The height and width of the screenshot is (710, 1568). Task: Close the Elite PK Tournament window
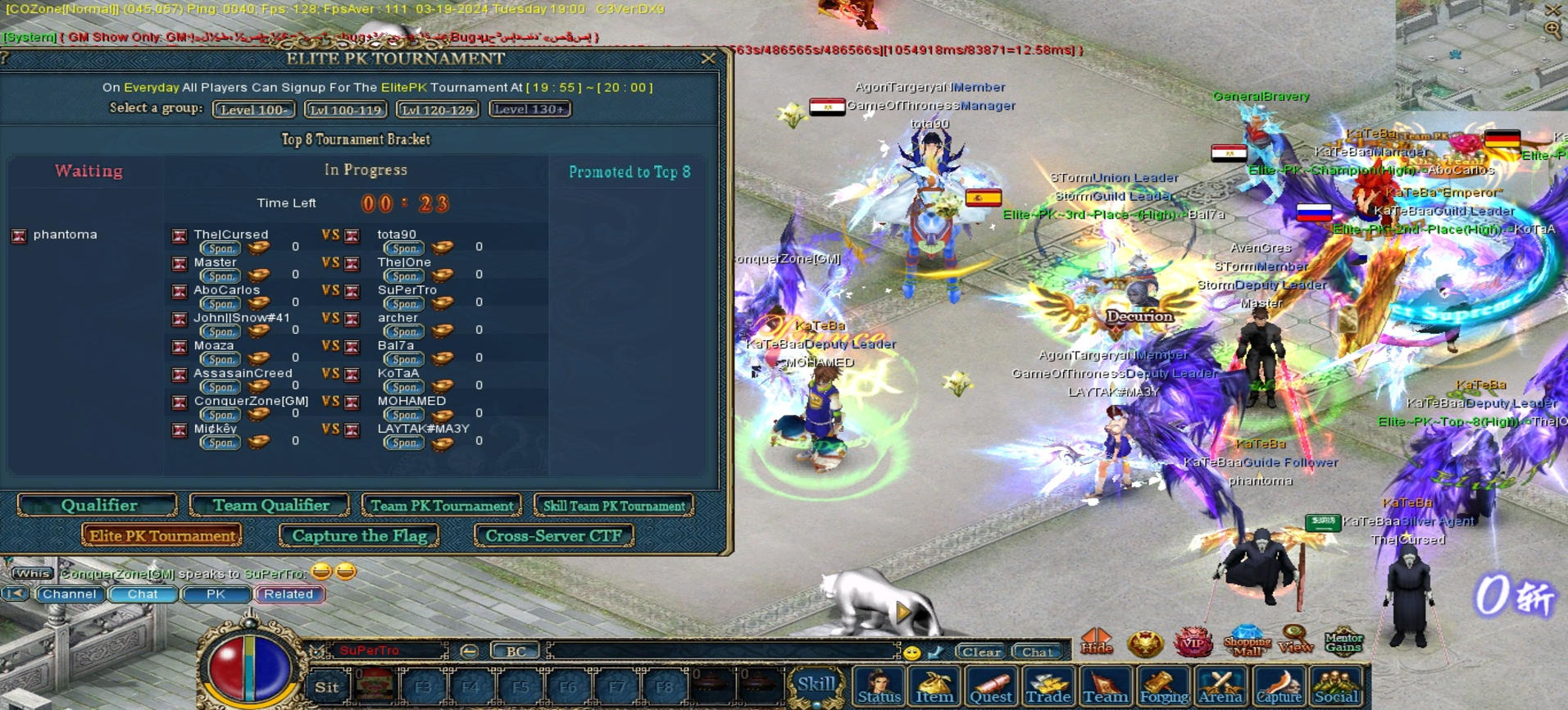[x=708, y=59]
